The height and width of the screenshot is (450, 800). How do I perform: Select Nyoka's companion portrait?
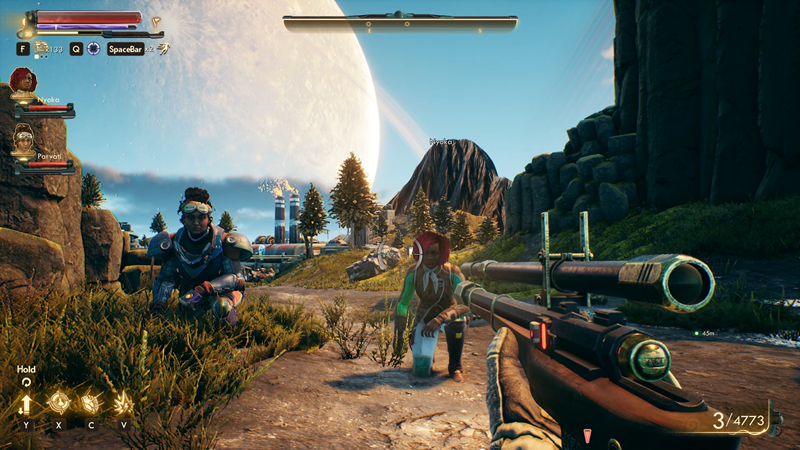23,82
